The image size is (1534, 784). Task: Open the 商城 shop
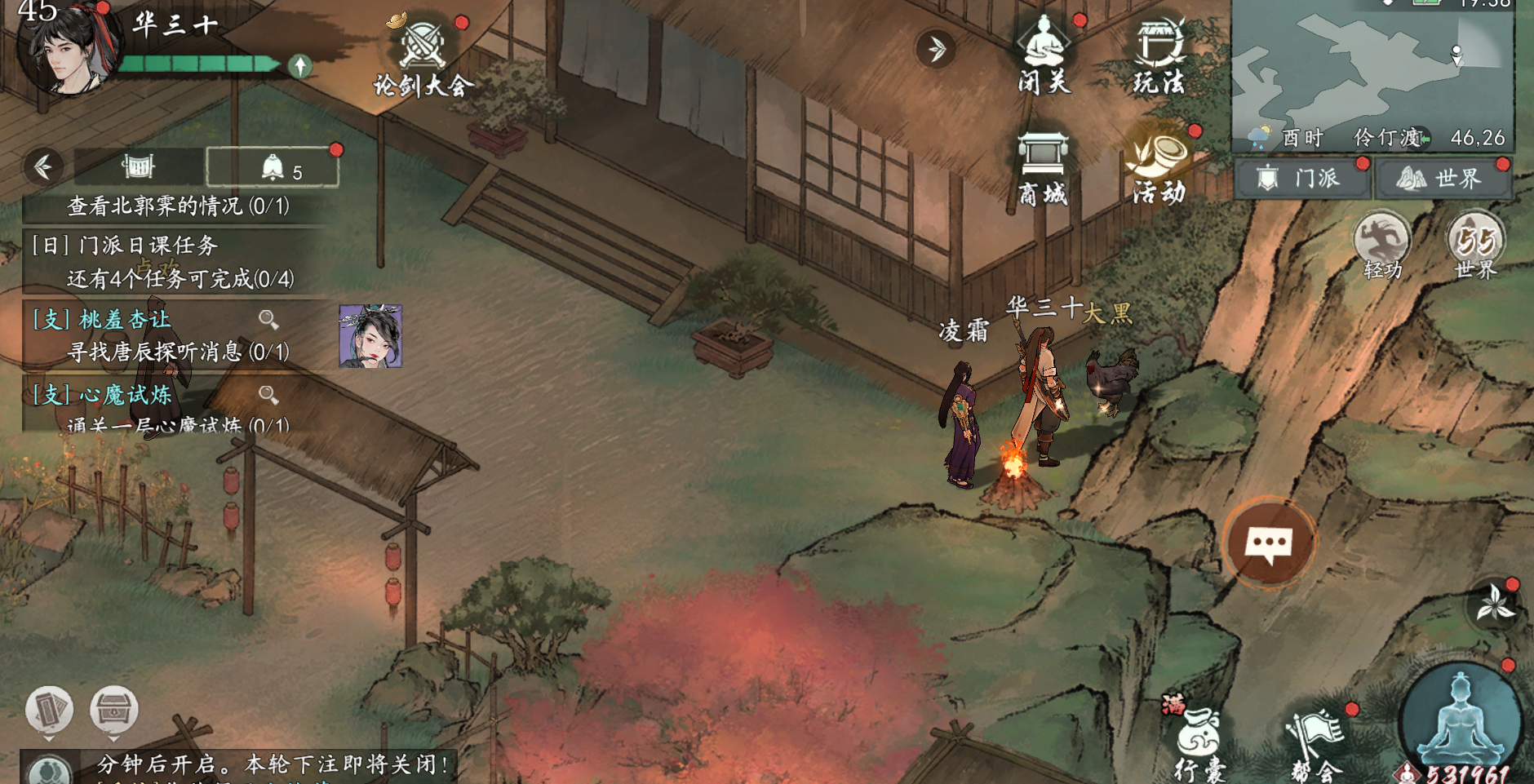point(1043,169)
